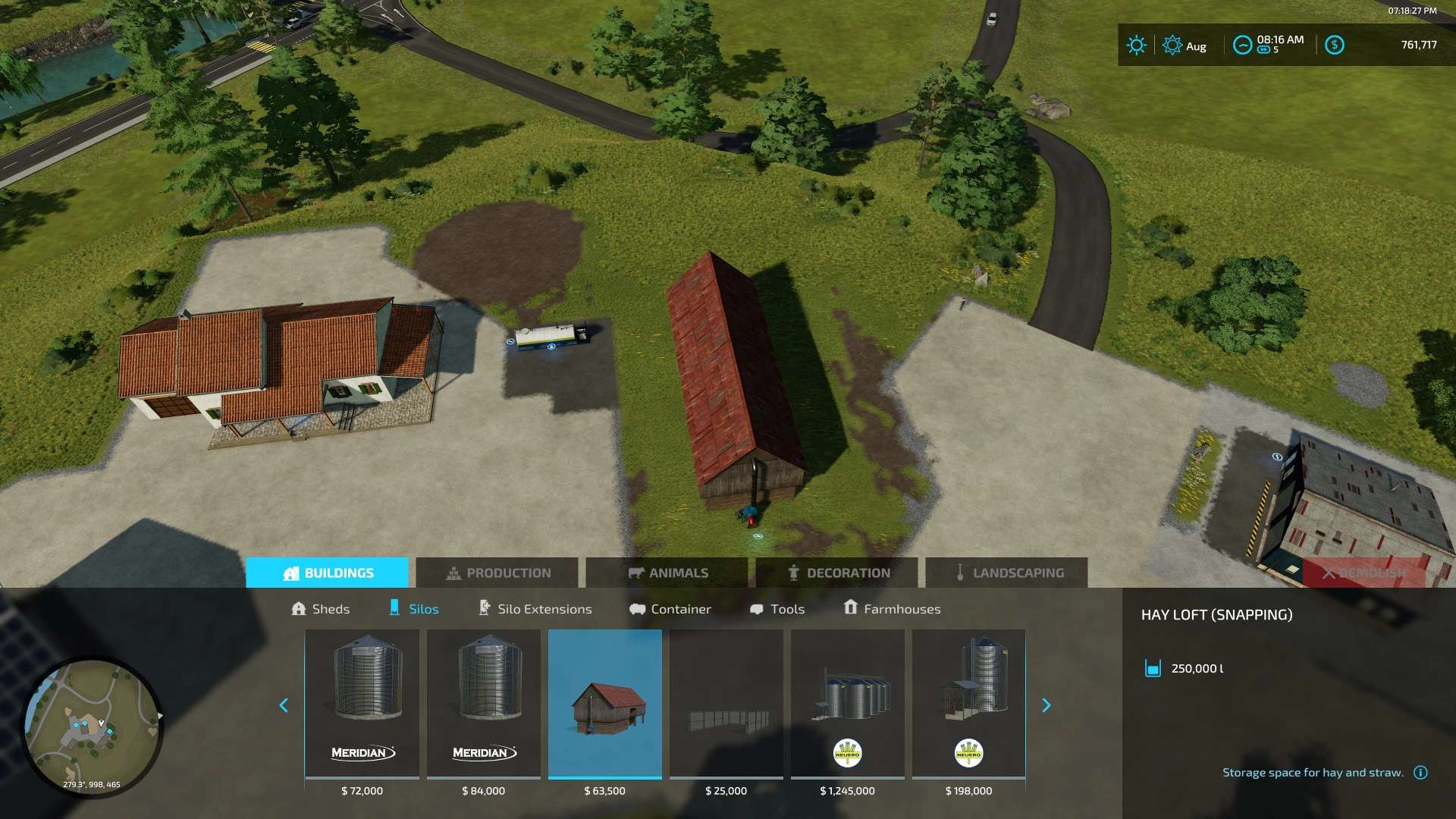
Task: Open the Production tab
Action: pyautogui.click(x=497, y=573)
